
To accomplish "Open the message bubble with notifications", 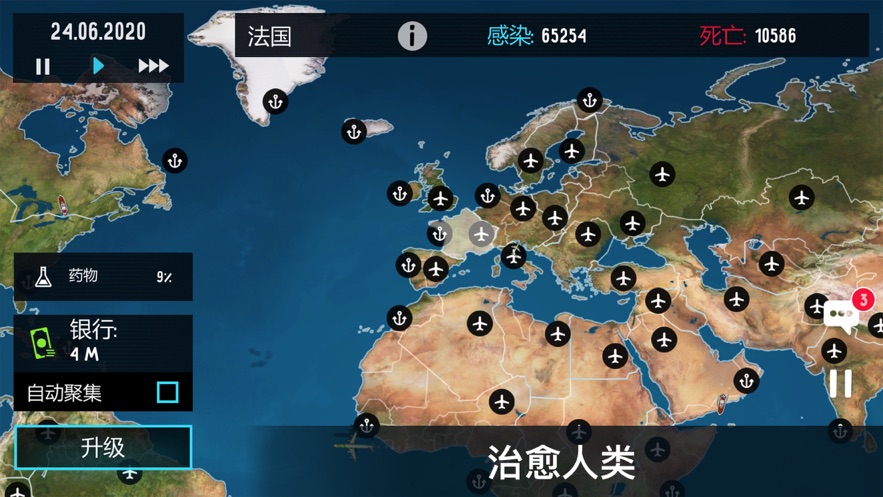I will [842, 316].
